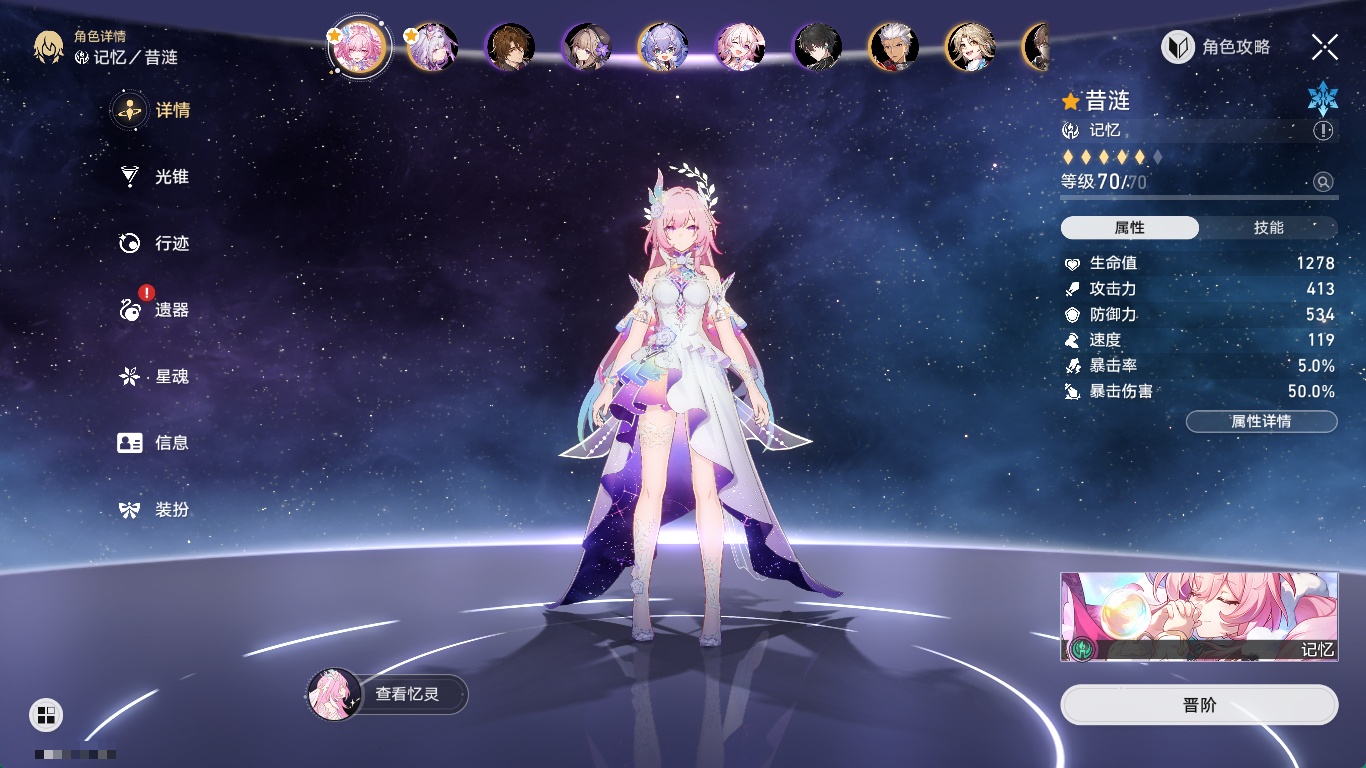Open the four-square grid menu button
Screen dimensions: 1366x768
[46, 714]
